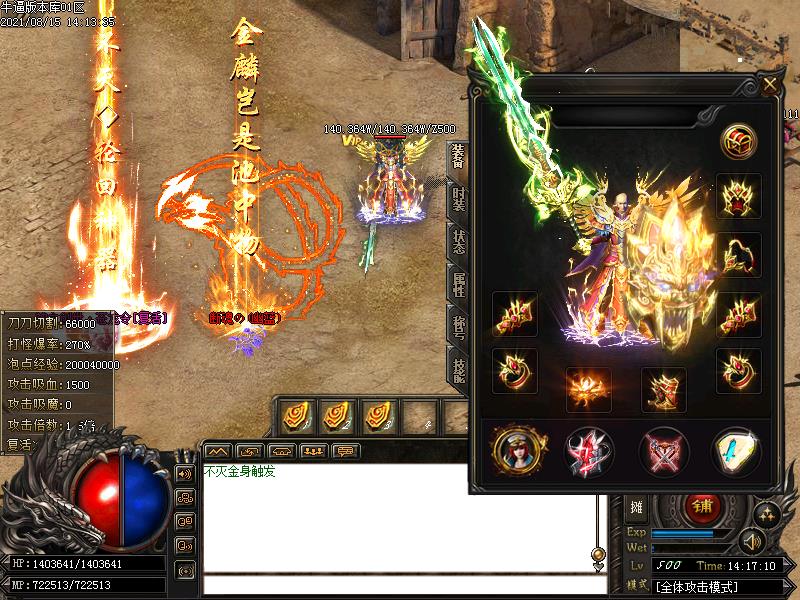This screenshot has width=800, height=600.
Task: Open the 摊 stall button
Action: coord(637,508)
